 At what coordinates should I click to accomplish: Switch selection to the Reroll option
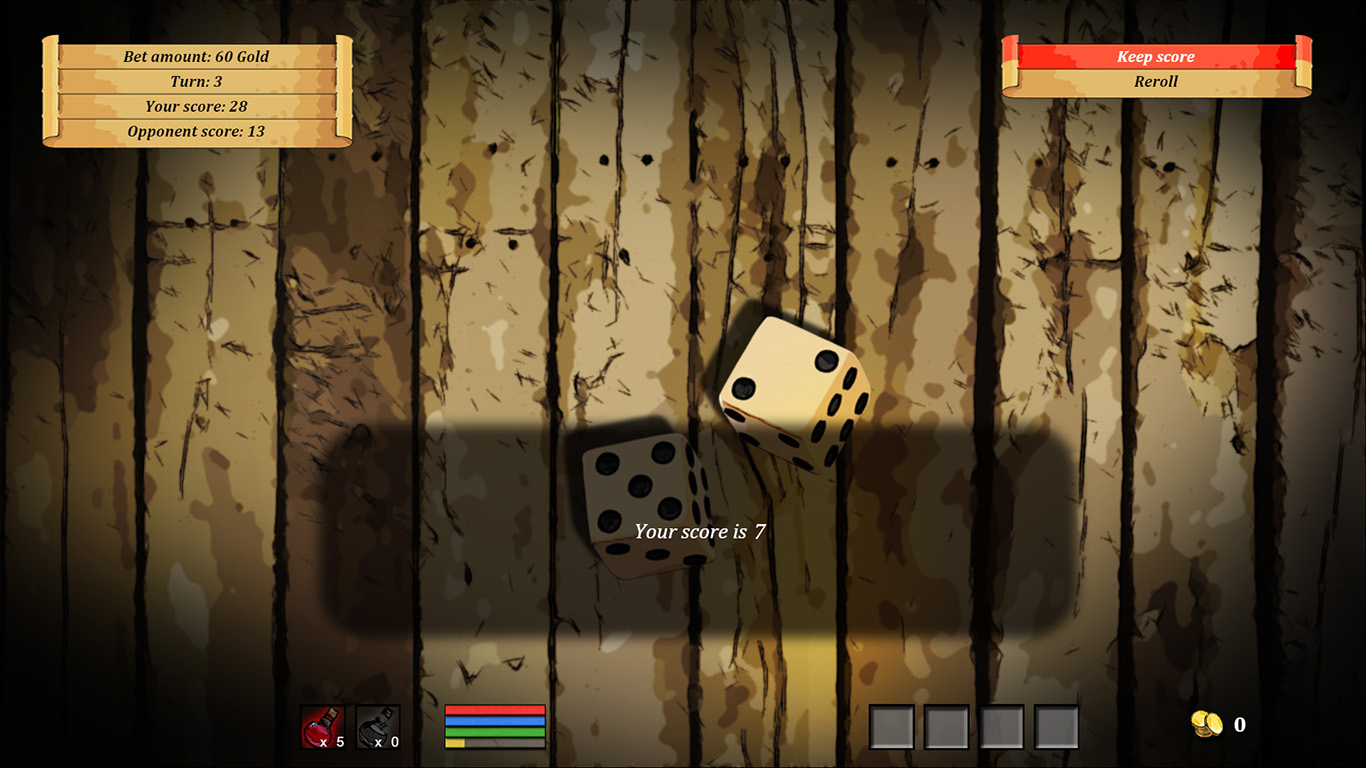[1155, 81]
